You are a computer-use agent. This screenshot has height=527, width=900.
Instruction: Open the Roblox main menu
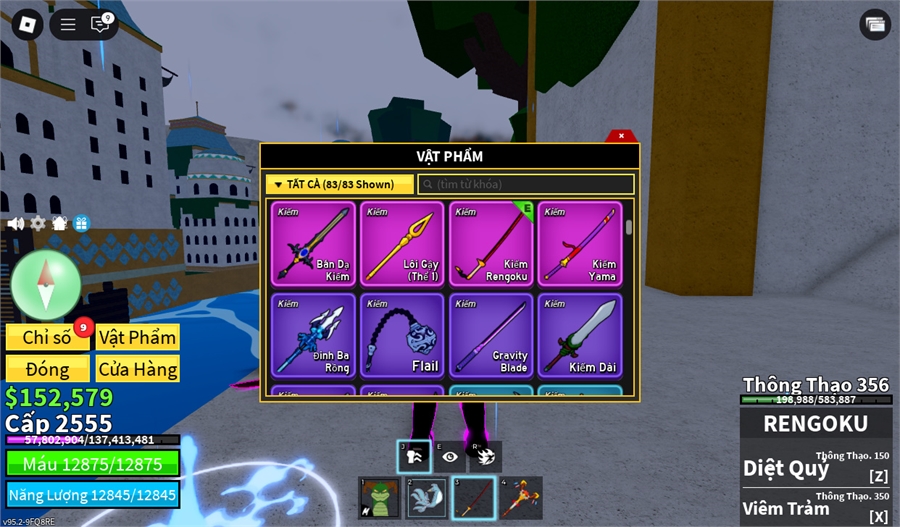point(27,25)
